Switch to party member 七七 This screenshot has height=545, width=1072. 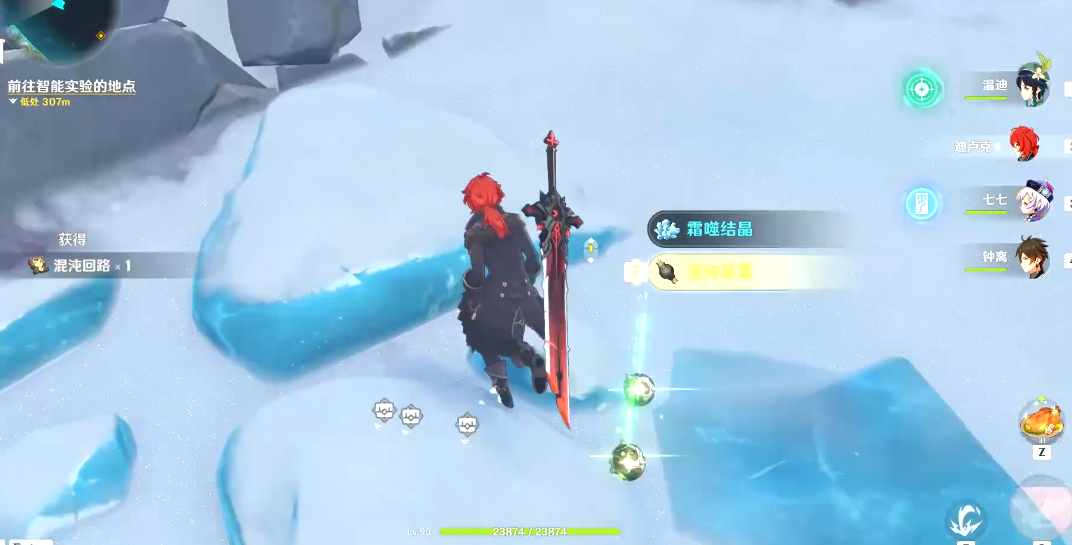tap(1031, 201)
